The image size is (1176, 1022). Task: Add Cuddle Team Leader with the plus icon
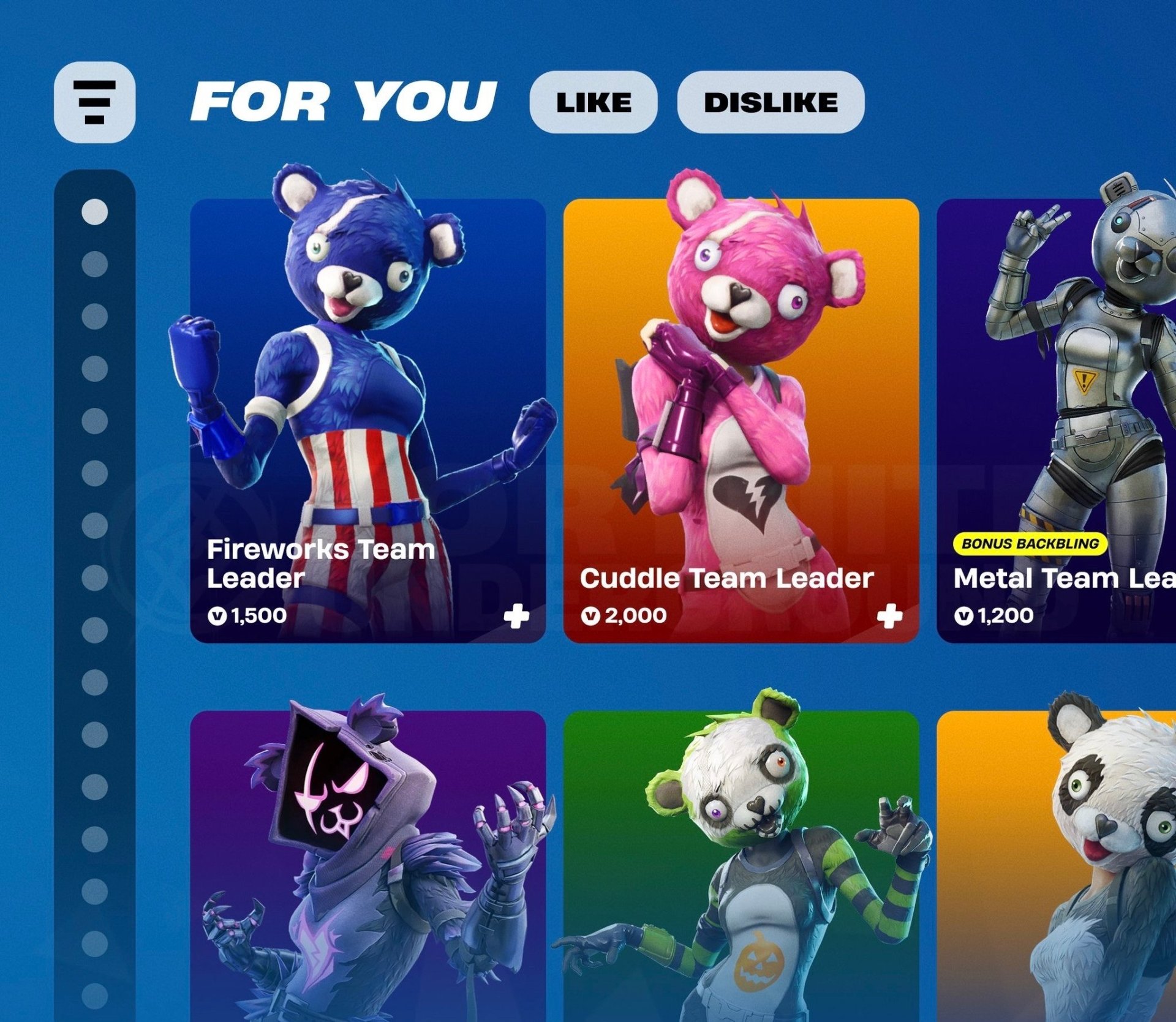coord(889,616)
